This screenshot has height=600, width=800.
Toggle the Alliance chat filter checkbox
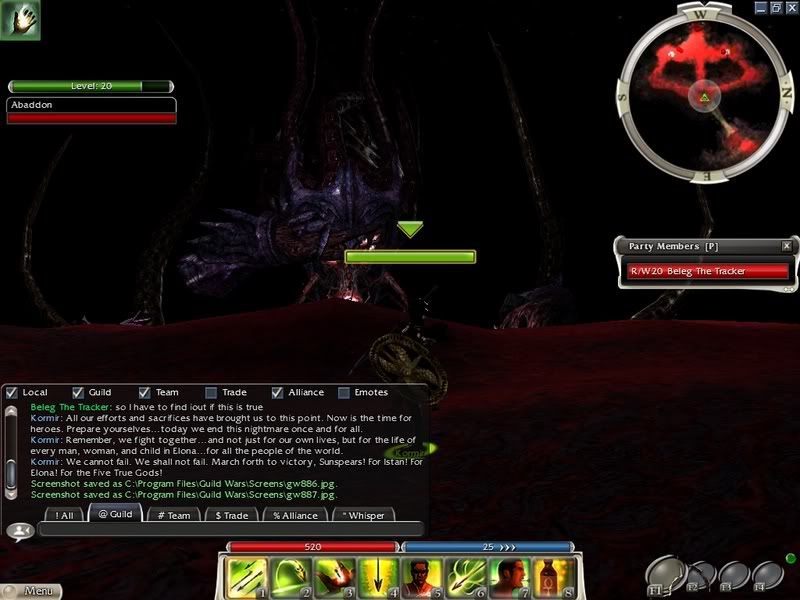(278, 393)
